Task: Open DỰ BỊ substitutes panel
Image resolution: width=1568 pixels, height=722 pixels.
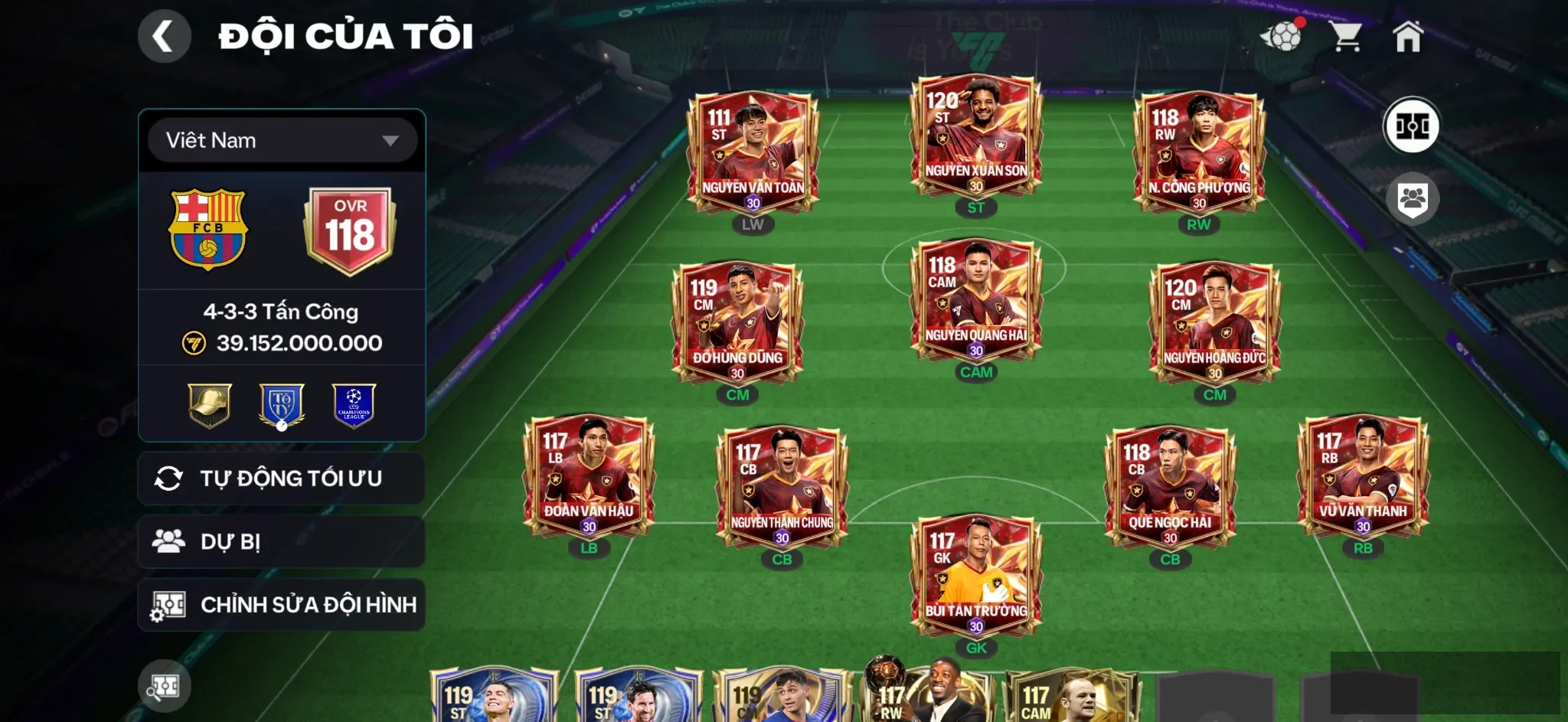Action: (281, 541)
